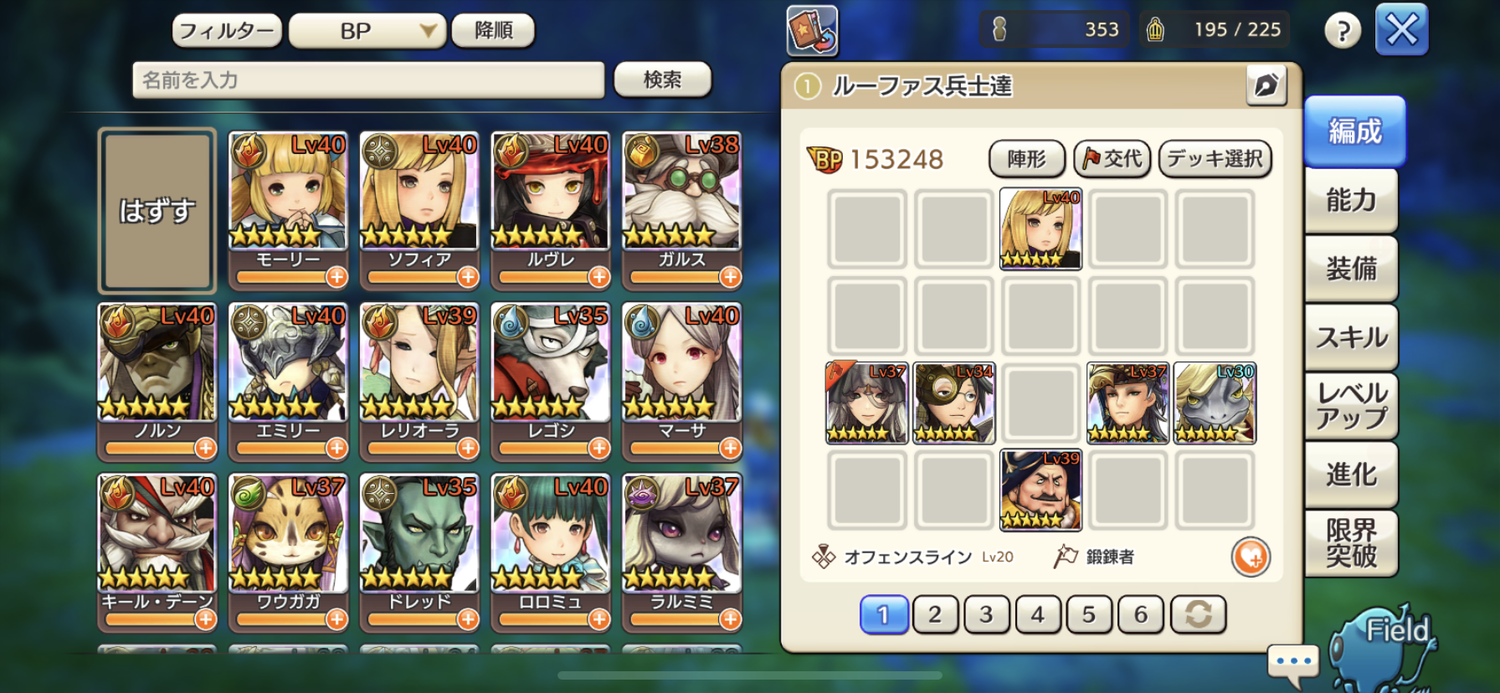Open the 陣形 formation menu

tap(1026, 159)
